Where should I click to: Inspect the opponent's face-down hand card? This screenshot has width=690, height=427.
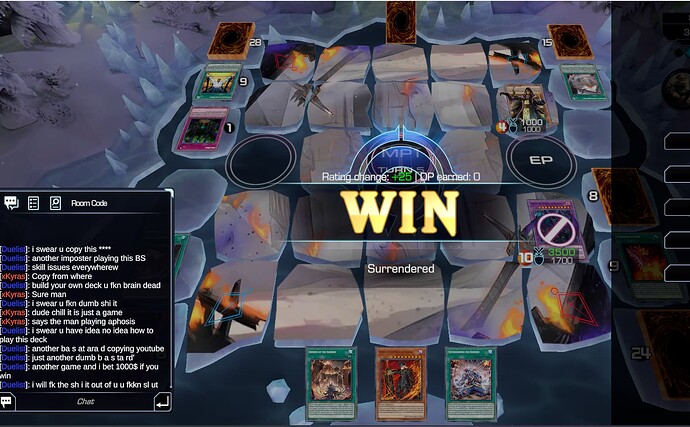pyautogui.click(x=401, y=20)
